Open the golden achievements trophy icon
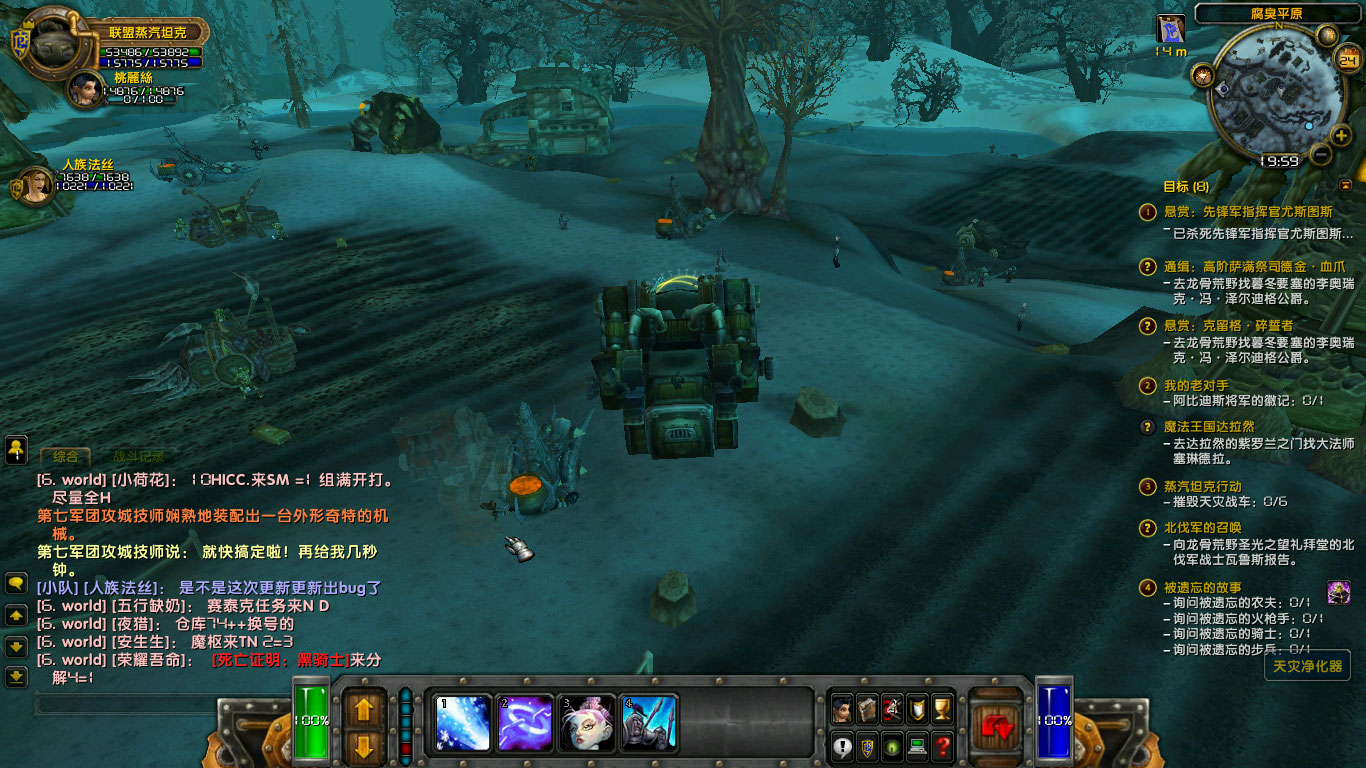Image resolution: width=1366 pixels, height=768 pixels. point(940,708)
